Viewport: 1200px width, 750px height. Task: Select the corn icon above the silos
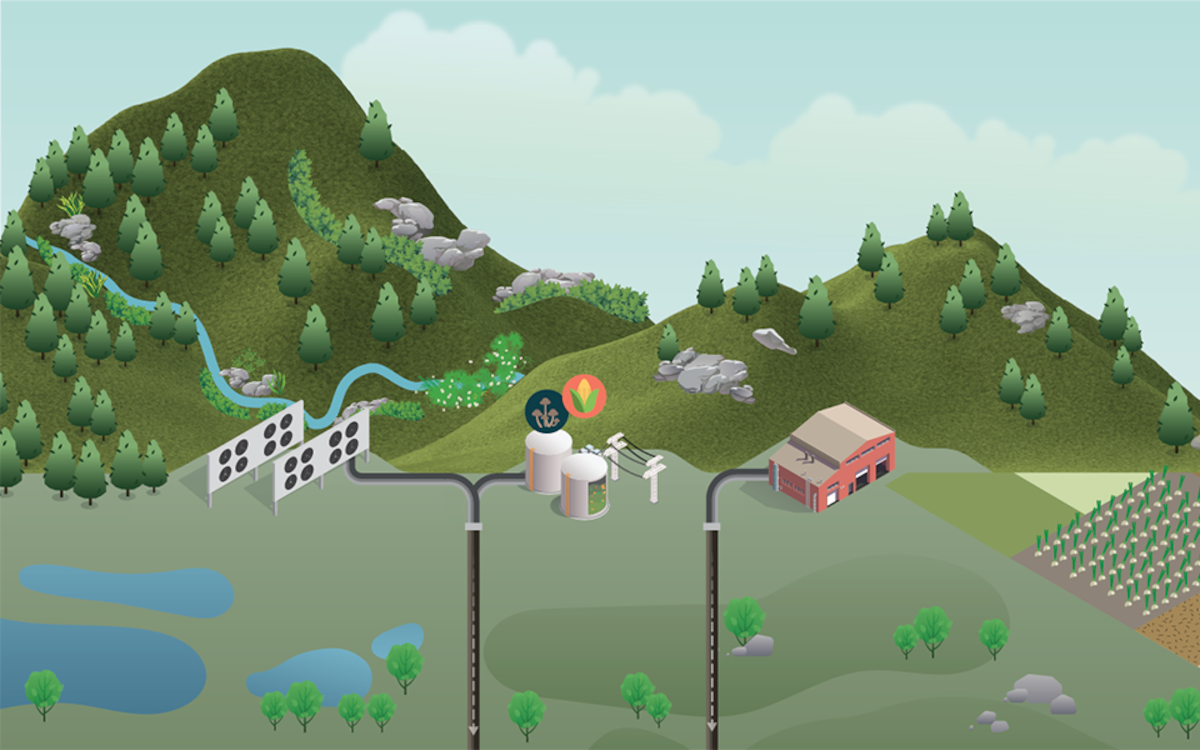pos(584,397)
